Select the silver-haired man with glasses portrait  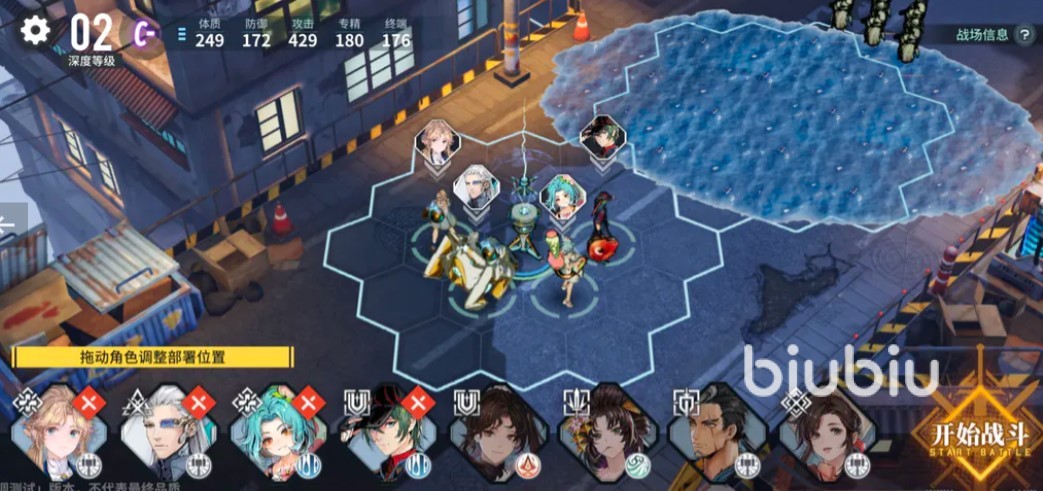point(166,432)
